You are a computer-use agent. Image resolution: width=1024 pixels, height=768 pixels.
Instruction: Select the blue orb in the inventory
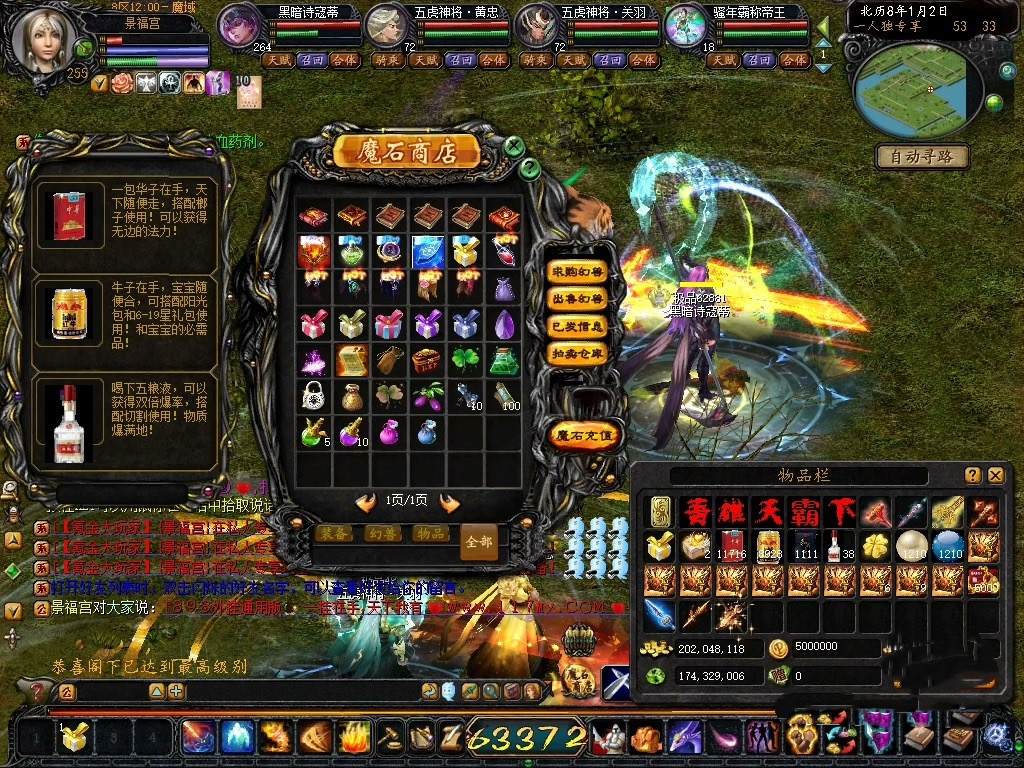click(946, 546)
